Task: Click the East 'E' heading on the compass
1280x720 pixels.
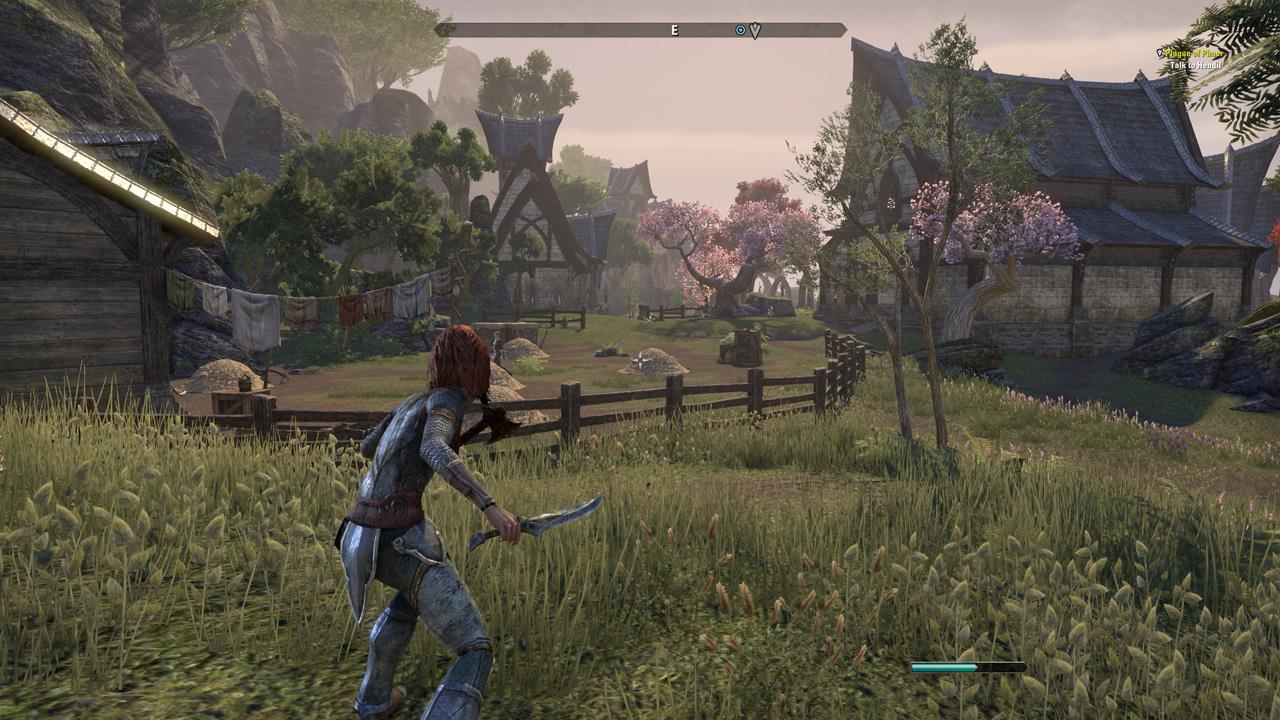Action: [674, 31]
